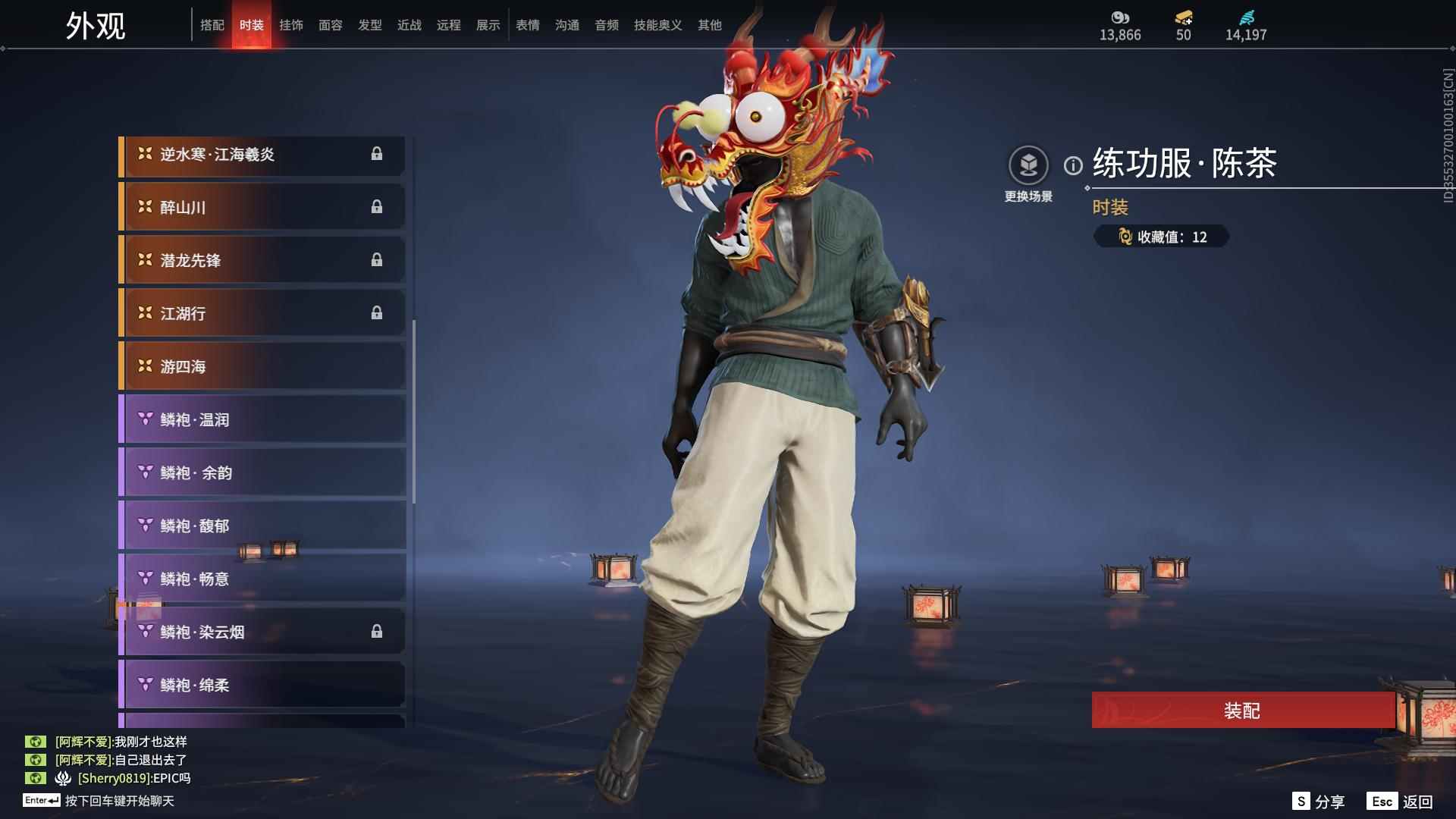Image resolution: width=1456 pixels, height=819 pixels.
Task: Open the 技能奥义 tab
Action: point(657,24)
